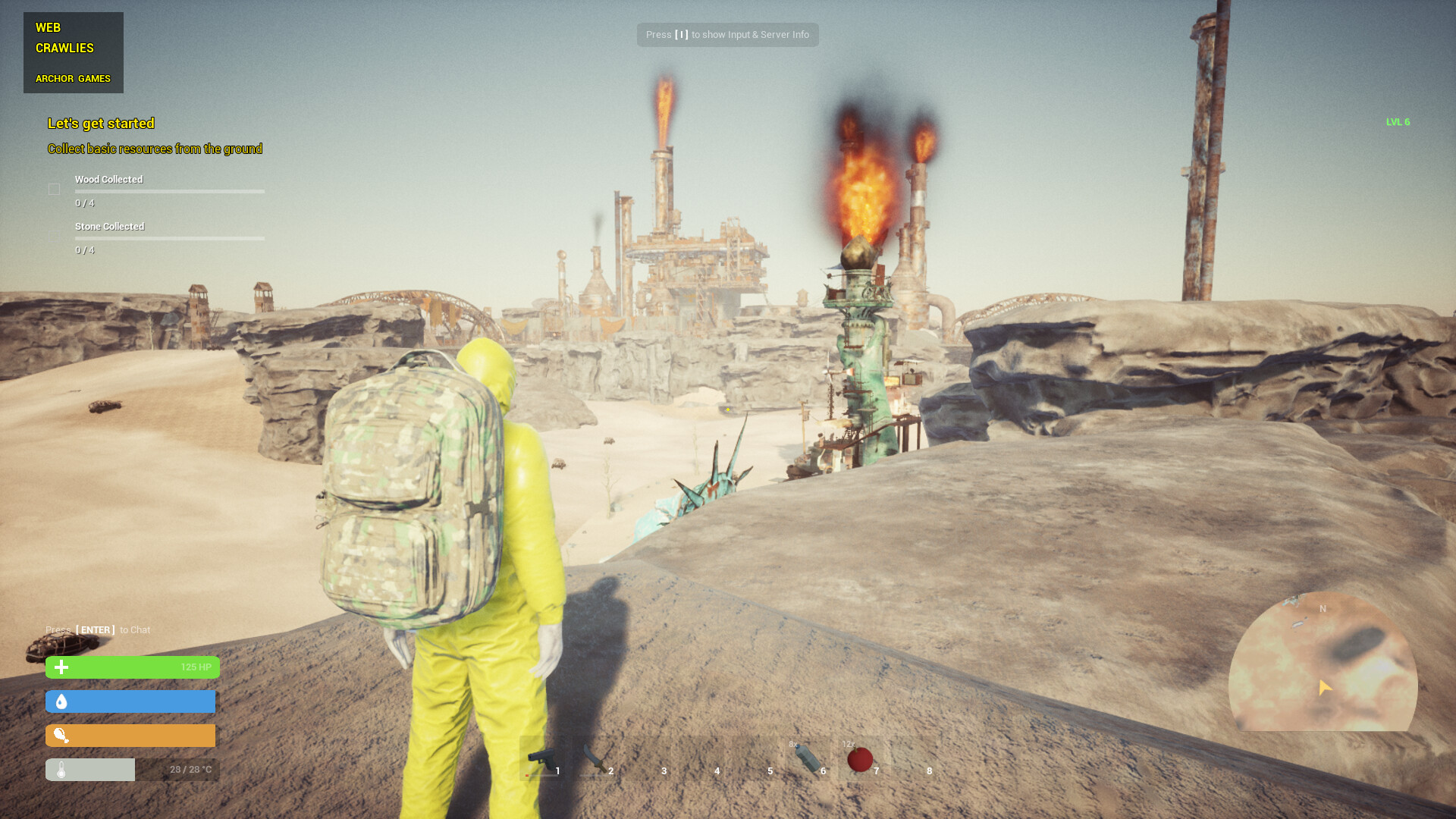The width and height of the screenshot is (1456, 819).
Task: Click the player arrow on the minimap
Action: [x=1325, y=689]
